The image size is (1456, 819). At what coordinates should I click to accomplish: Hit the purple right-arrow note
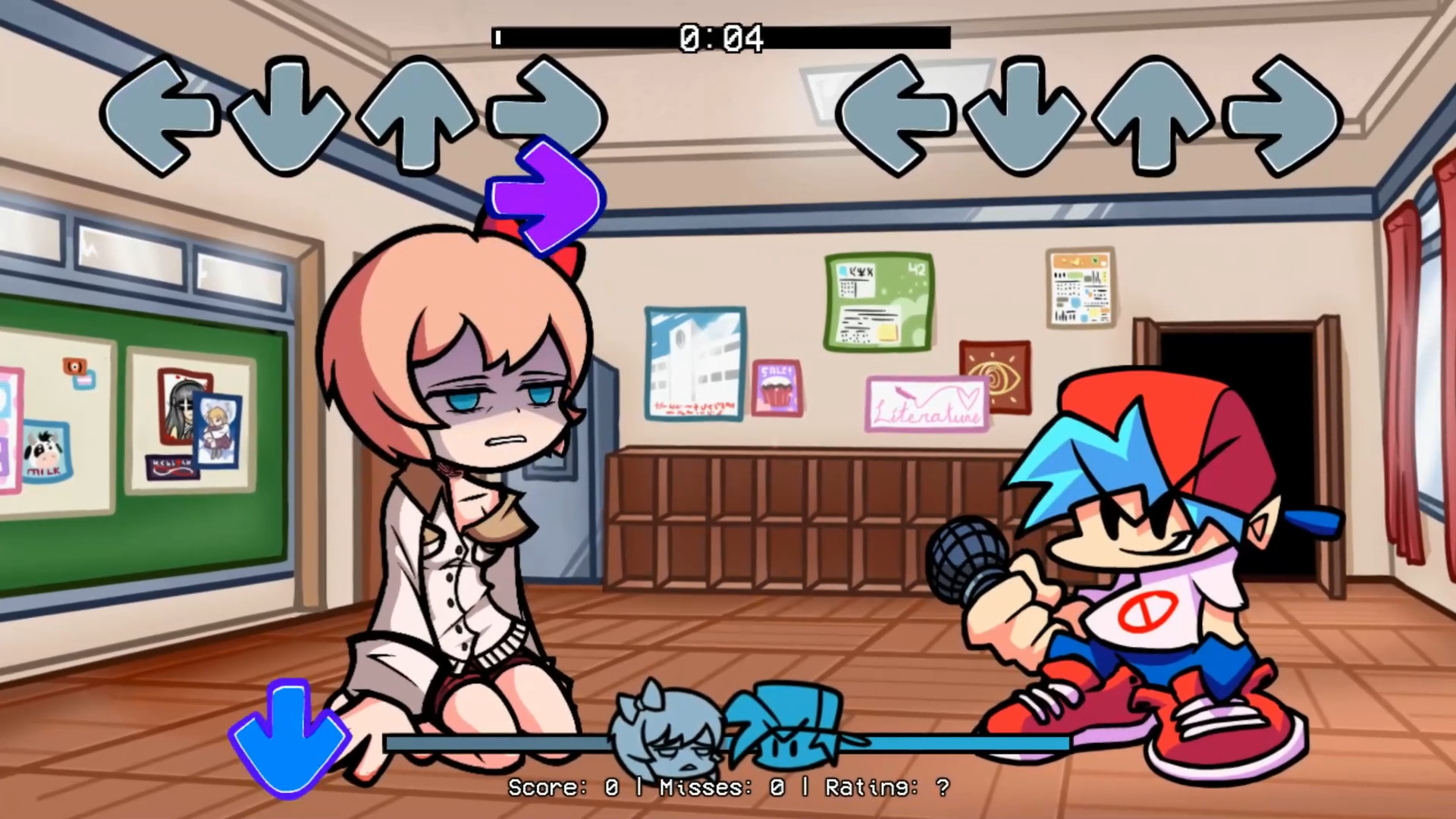click(x=544, y=196)
